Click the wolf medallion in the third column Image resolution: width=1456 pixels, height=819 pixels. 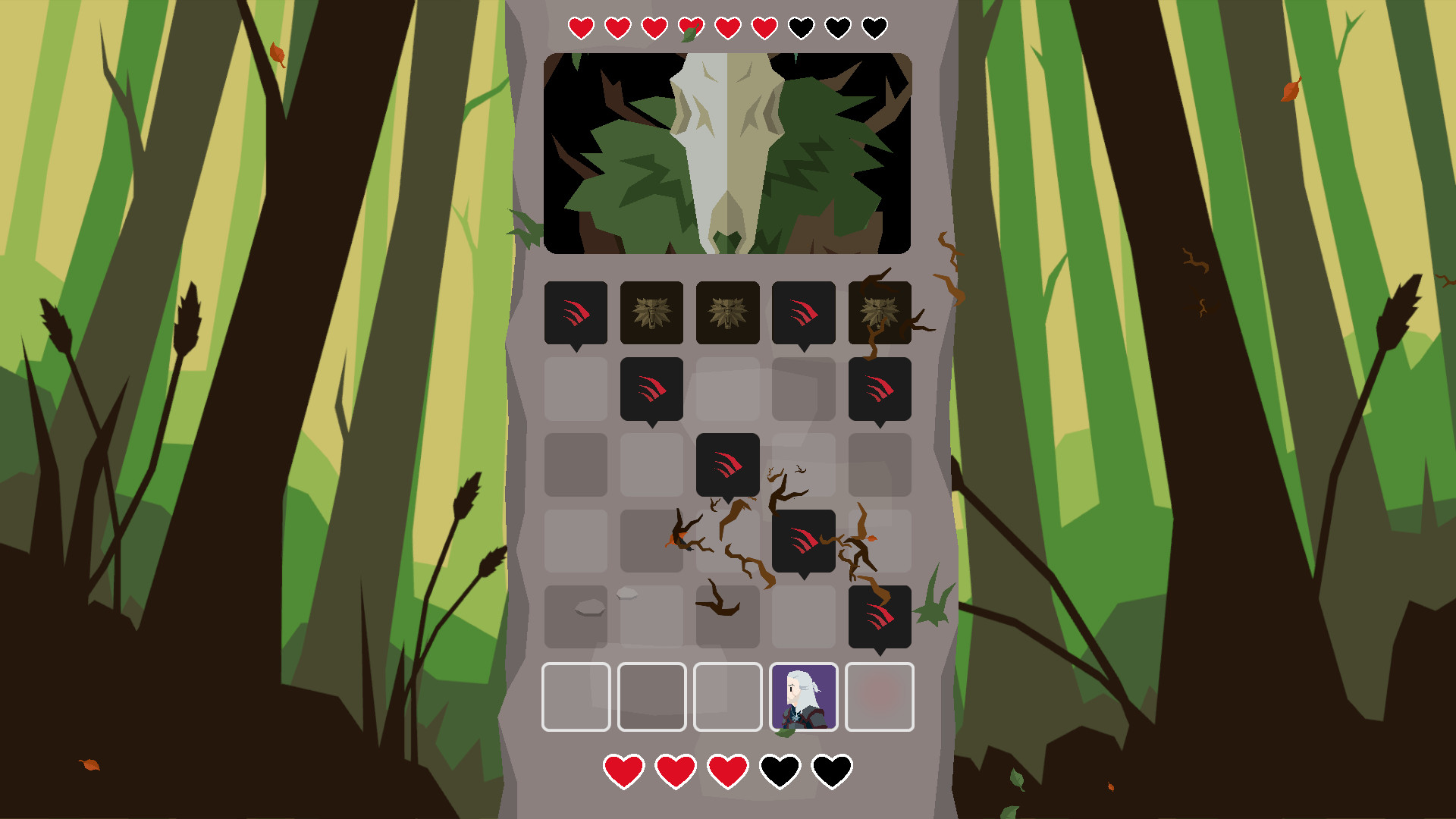[x=726, y=313]
